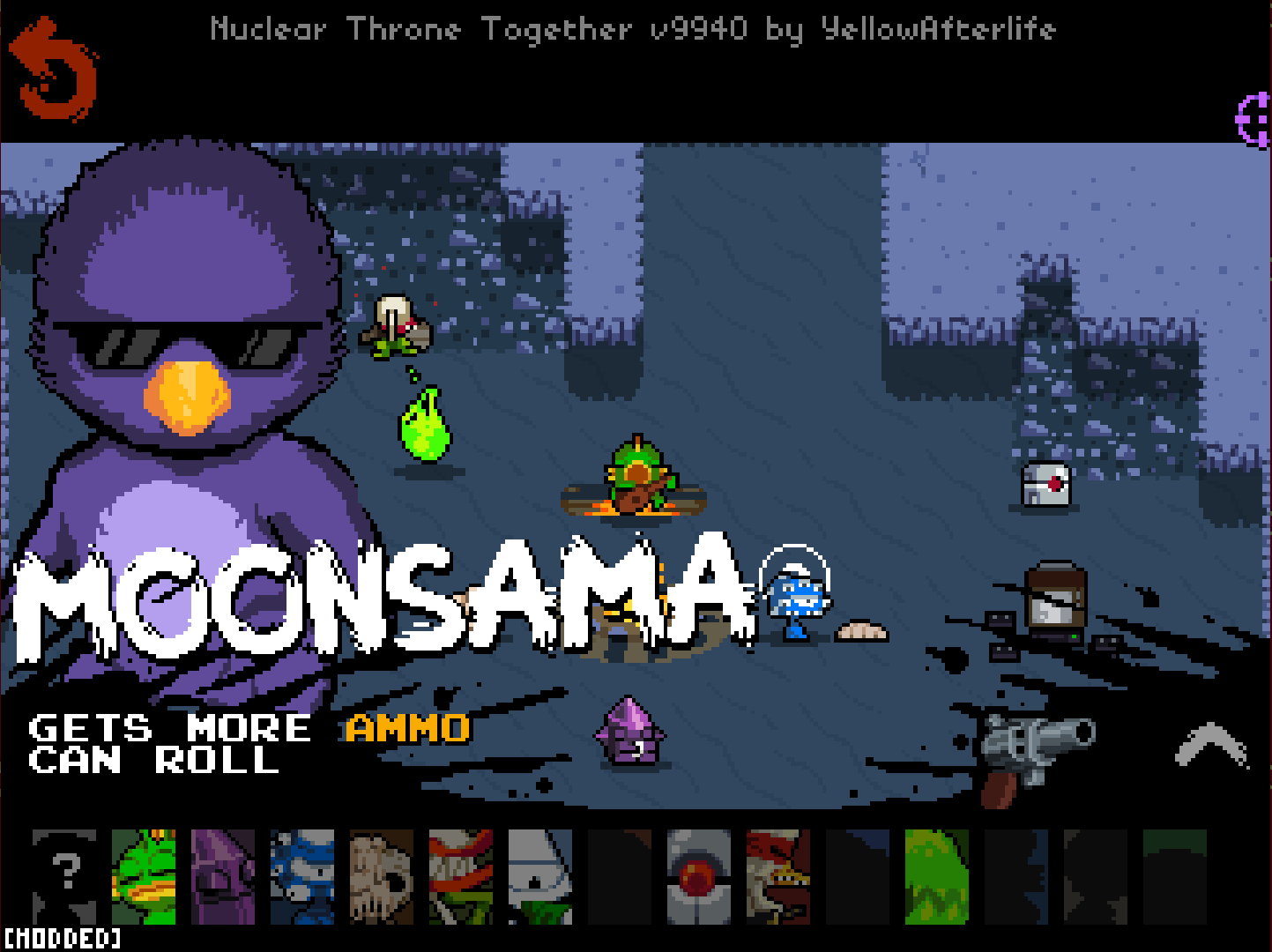Click the Nuclear Throne Together title text
The height and width of the screenshot is (952, 1272).
[633, 29]
